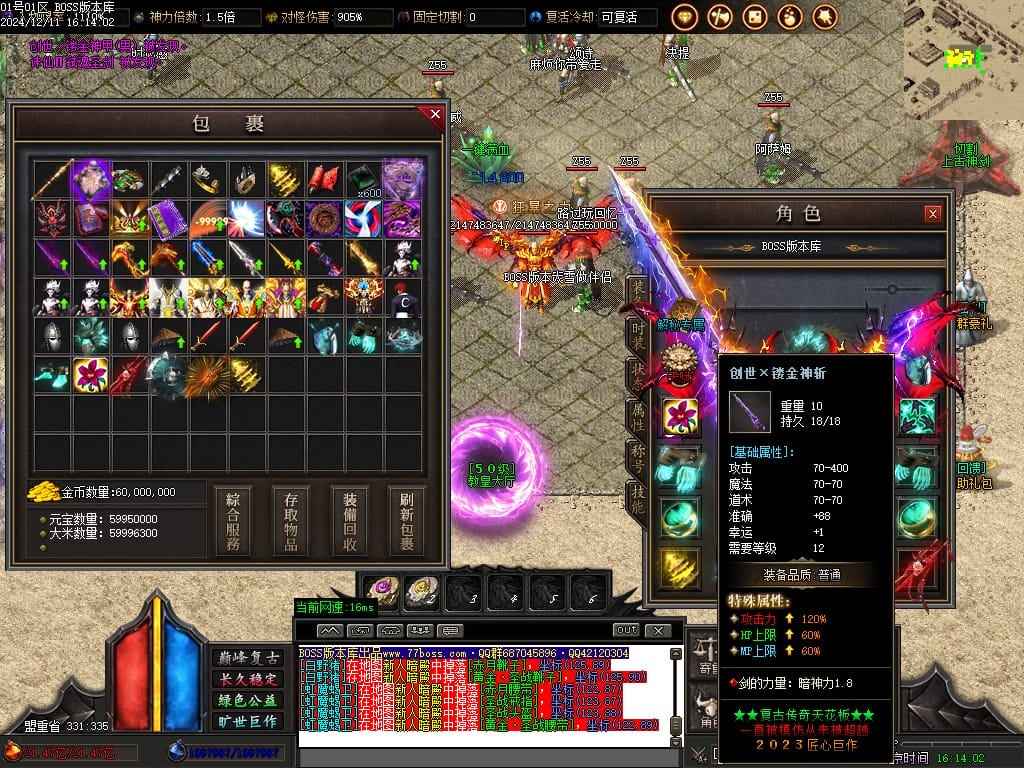Switch to the 技能 skills tab
The height and width of the screenshot is (768, 1024).
click(x=637, y=498)
